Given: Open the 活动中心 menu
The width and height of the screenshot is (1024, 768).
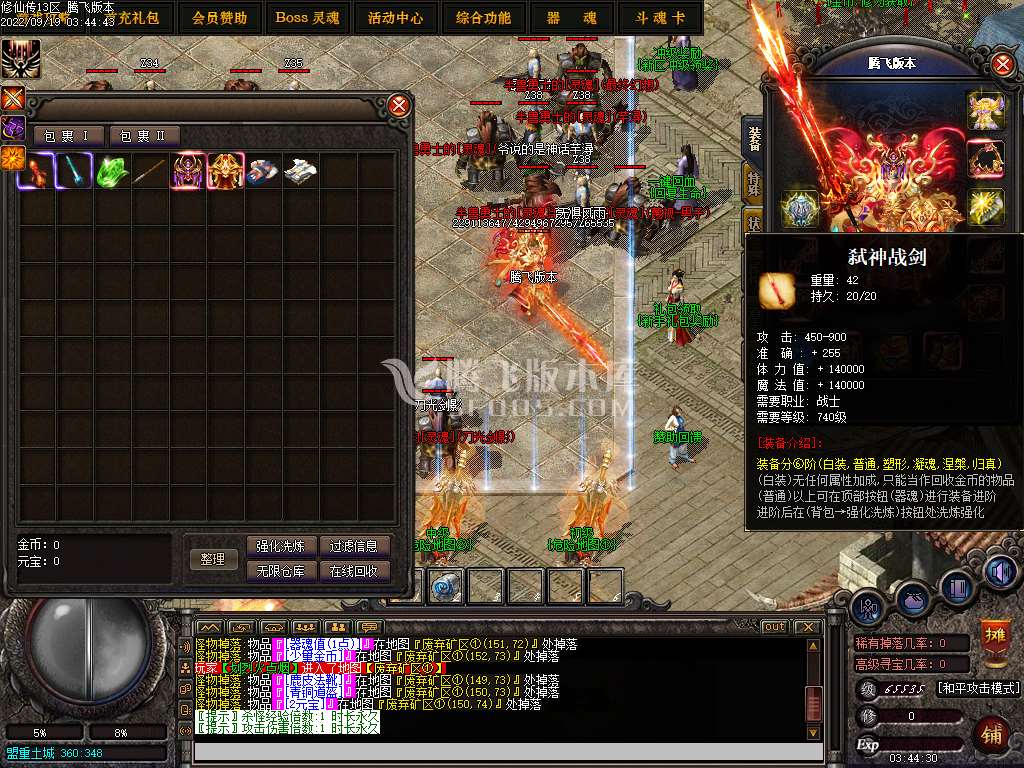Looking at the screenshot, I should [395, 18].
